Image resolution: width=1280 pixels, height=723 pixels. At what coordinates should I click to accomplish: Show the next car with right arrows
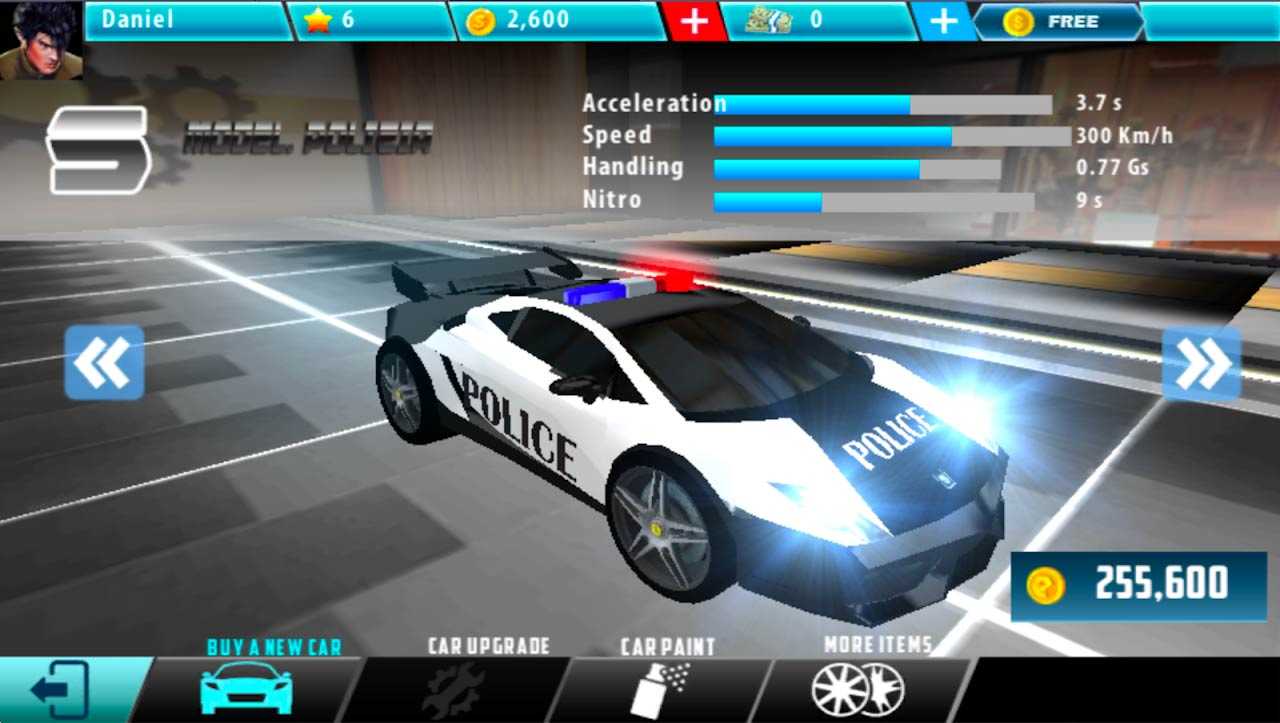[x=1201, y=363]
